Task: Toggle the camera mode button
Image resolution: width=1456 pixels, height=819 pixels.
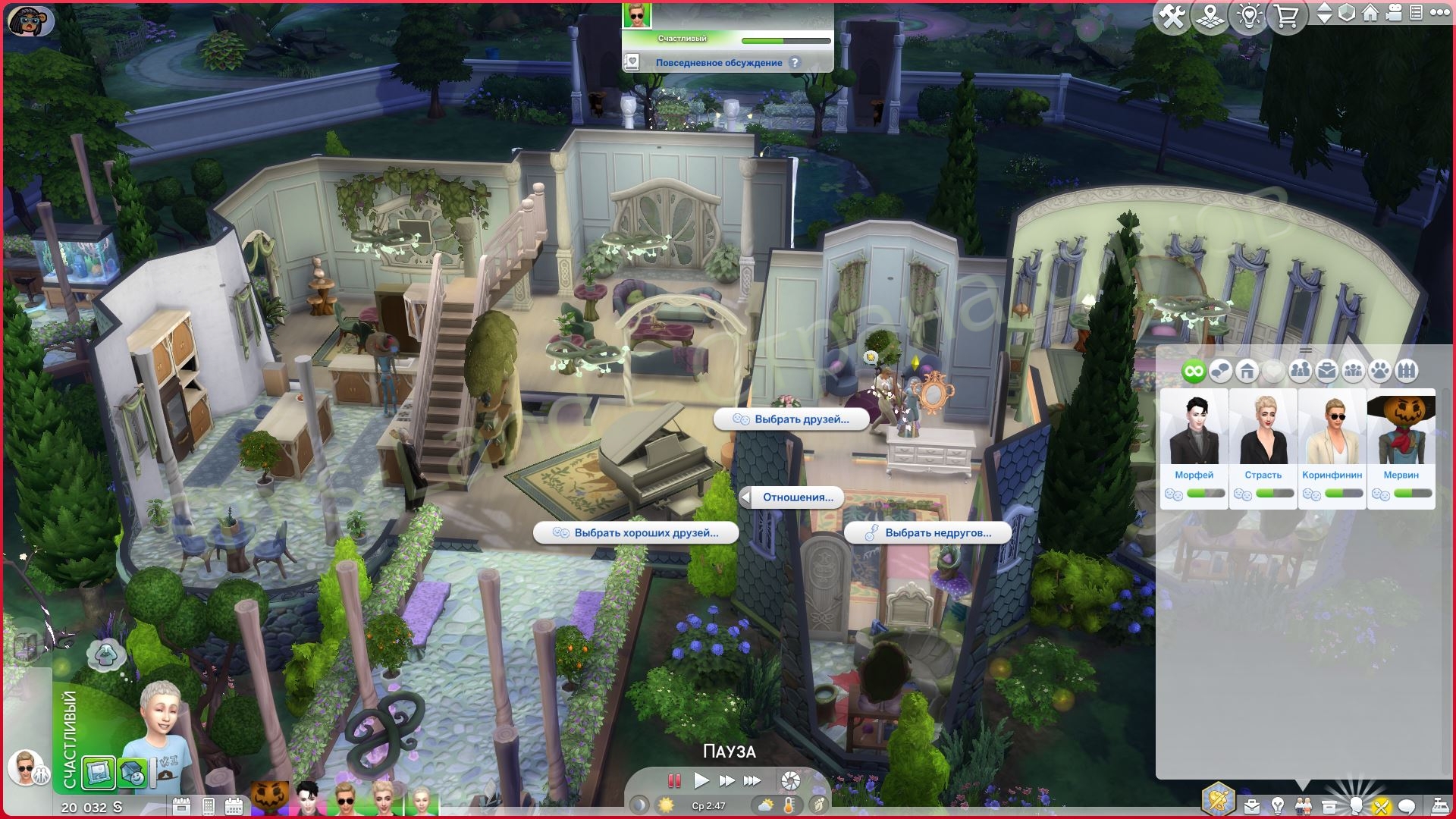Action: click(x=1394, y=13)
